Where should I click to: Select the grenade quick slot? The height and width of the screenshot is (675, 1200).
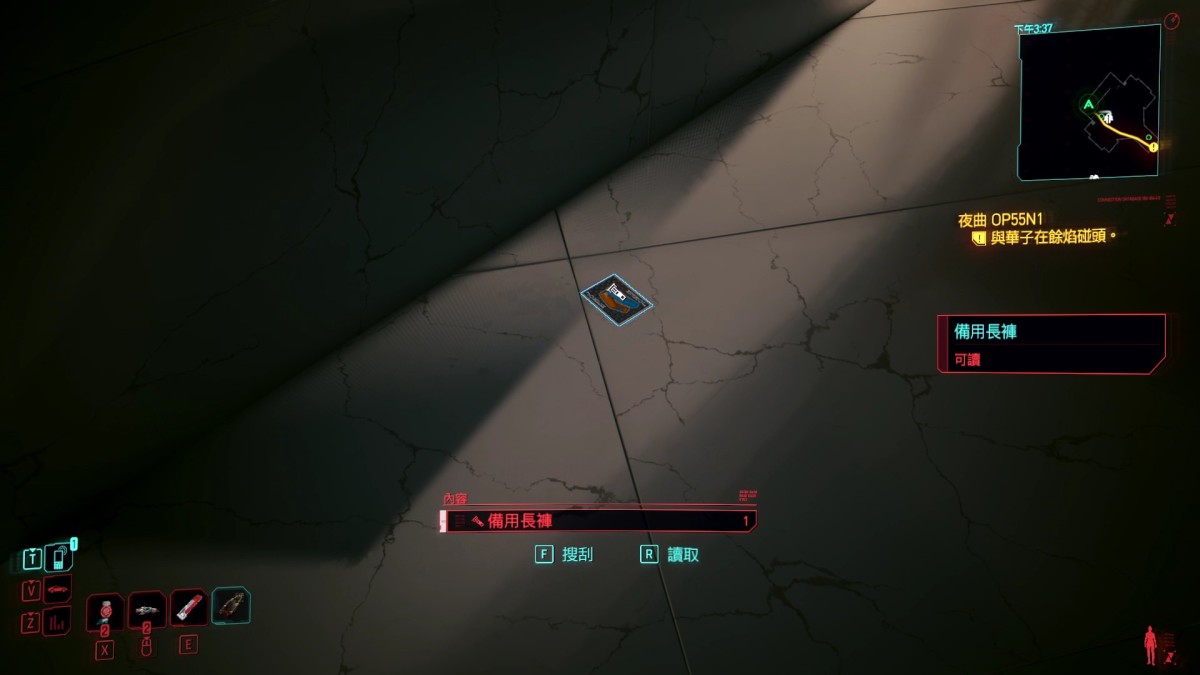point(104,611)
